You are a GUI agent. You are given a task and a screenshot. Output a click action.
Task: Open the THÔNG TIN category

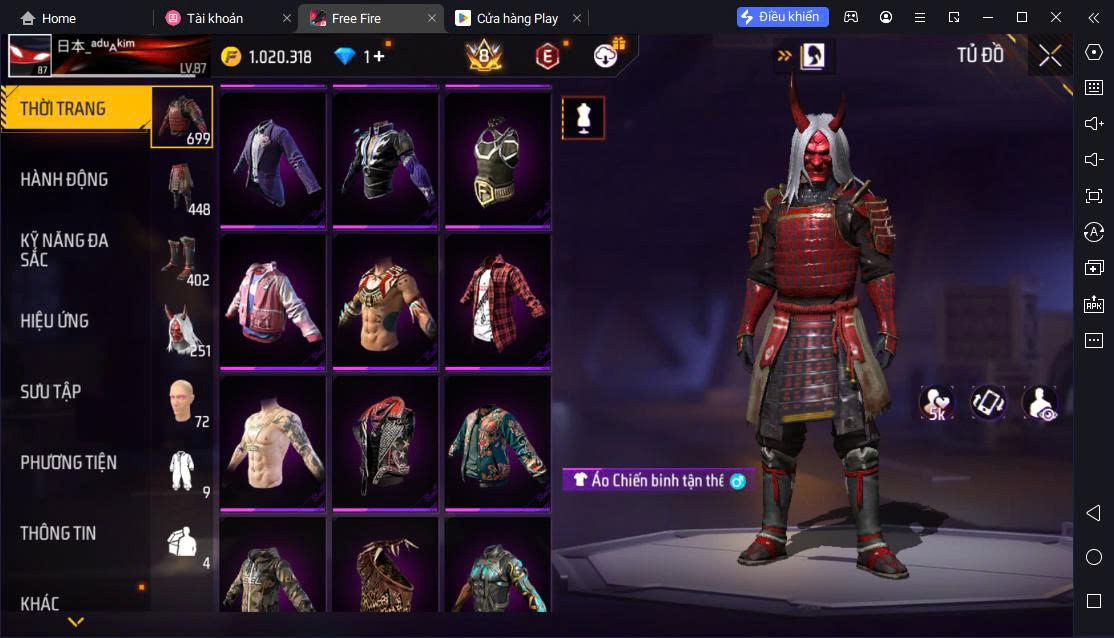click(58, 534)
